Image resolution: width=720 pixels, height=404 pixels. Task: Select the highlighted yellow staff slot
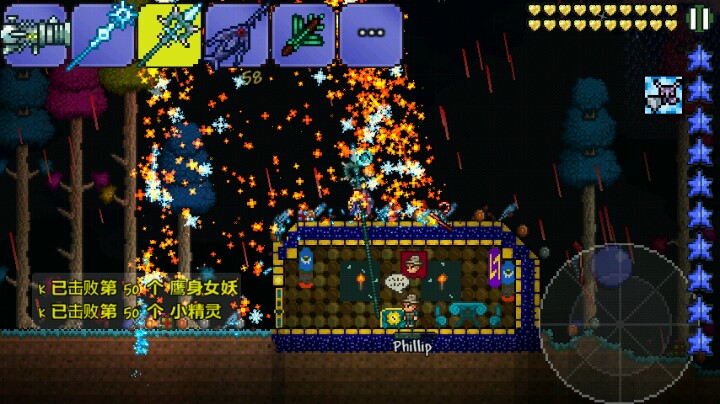pyautogui.click(x=168, y=35)
